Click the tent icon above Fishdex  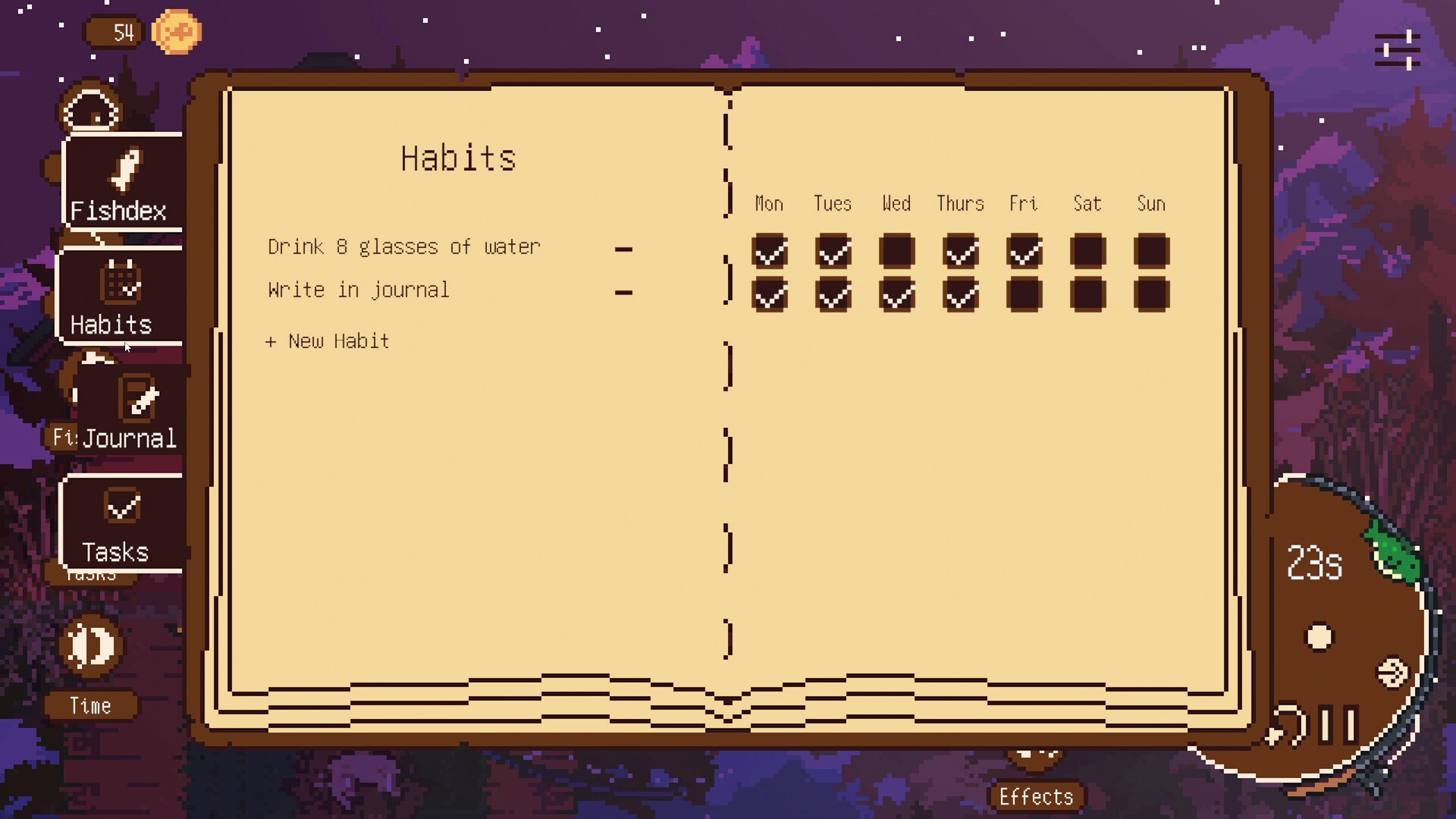89,108
